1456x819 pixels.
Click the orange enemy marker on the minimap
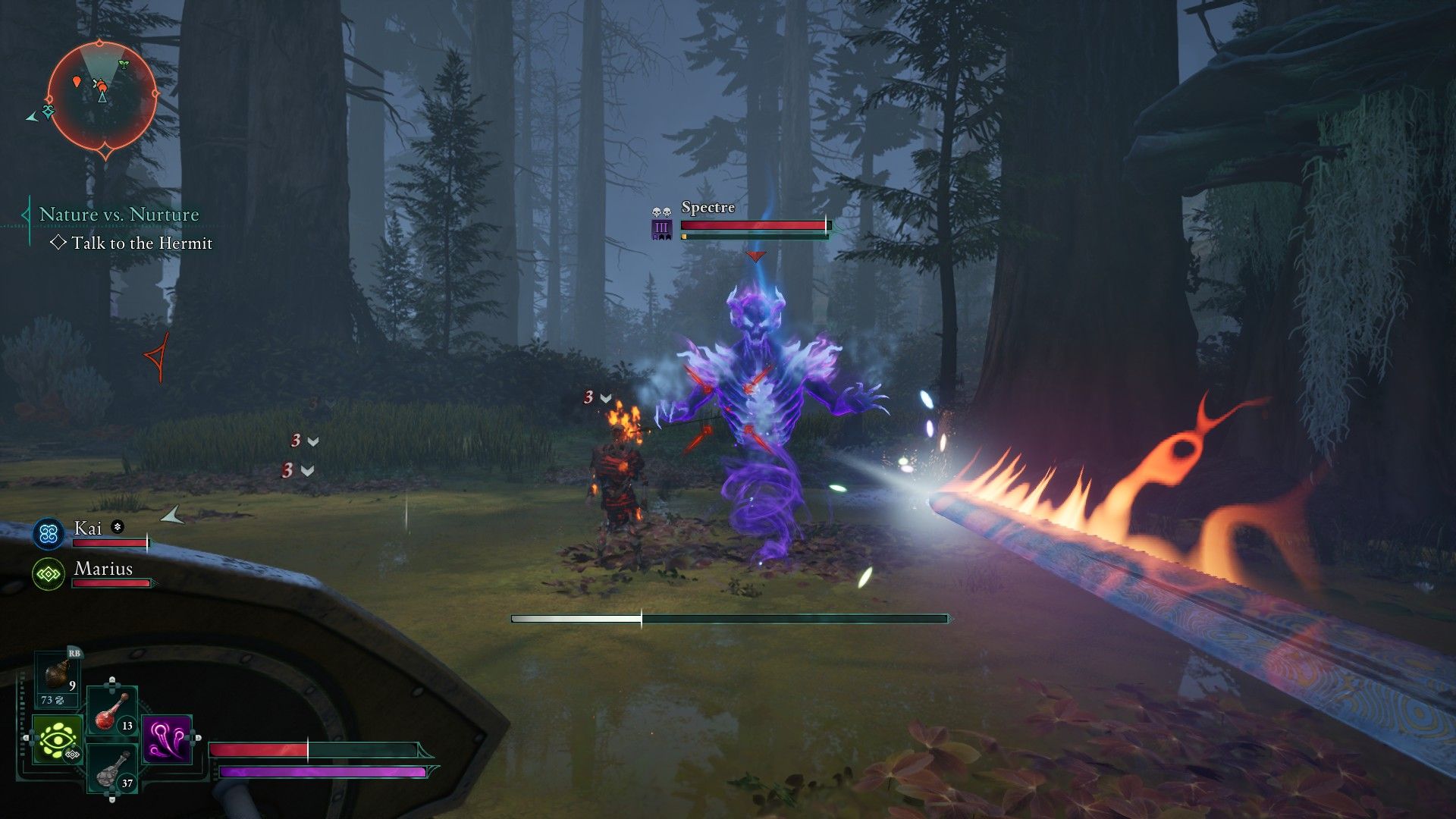point(76,80)
